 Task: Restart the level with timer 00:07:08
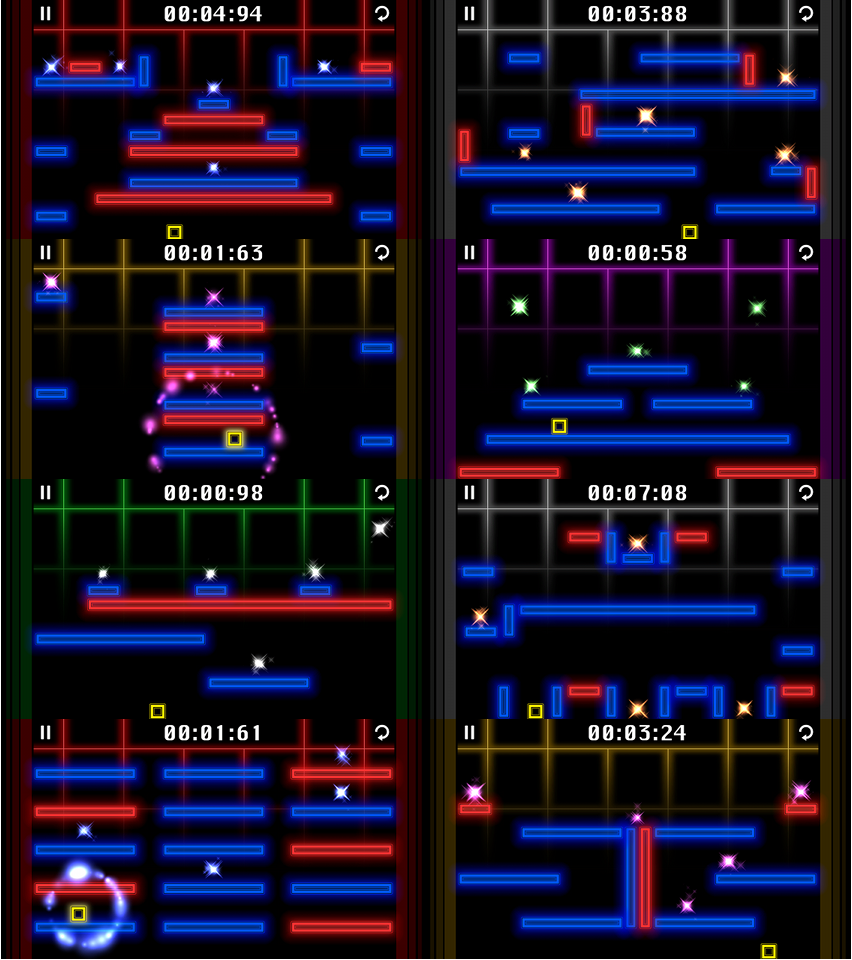[806, 492]
